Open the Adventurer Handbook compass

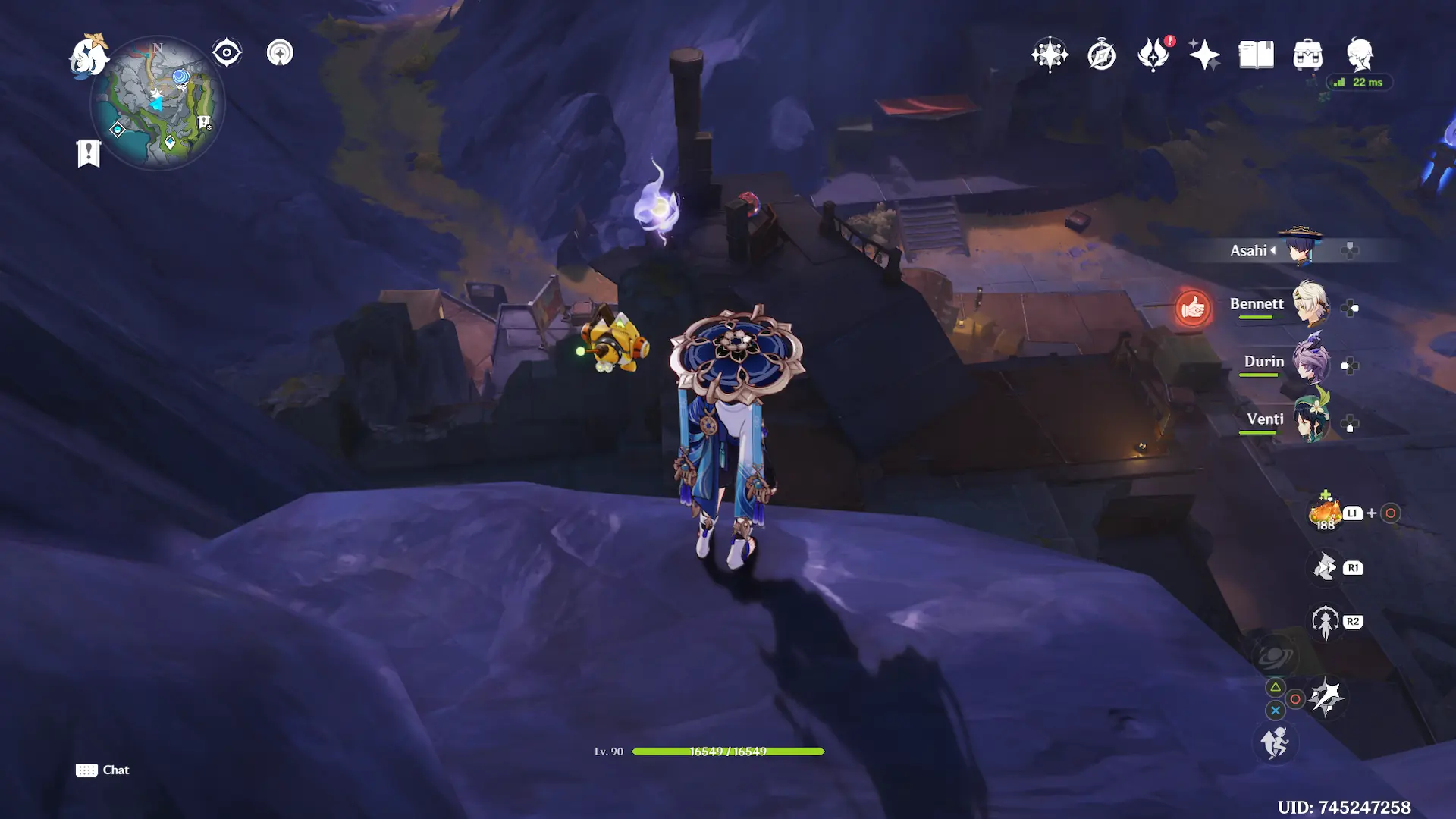coord(1101,55)
